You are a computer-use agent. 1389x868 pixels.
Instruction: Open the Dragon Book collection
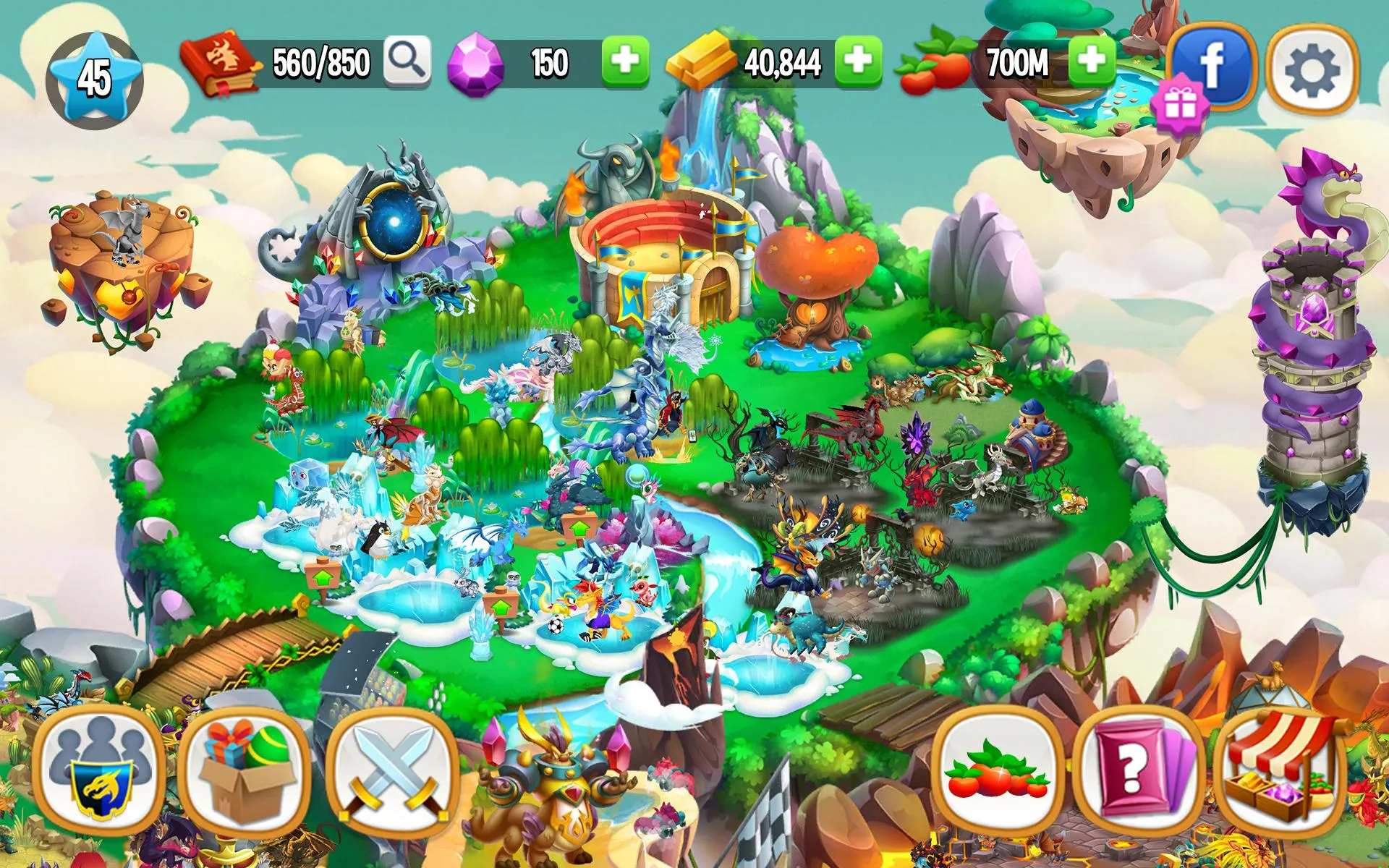click(x=224, y=61)
